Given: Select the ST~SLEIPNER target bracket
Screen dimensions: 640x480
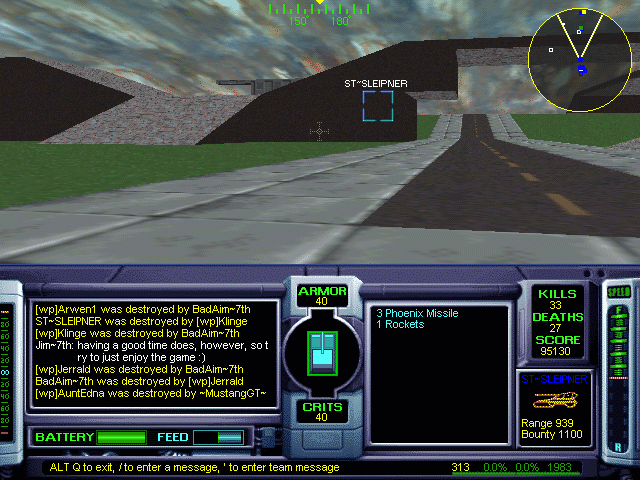Looking at the screenshot, I should point(378,106).
